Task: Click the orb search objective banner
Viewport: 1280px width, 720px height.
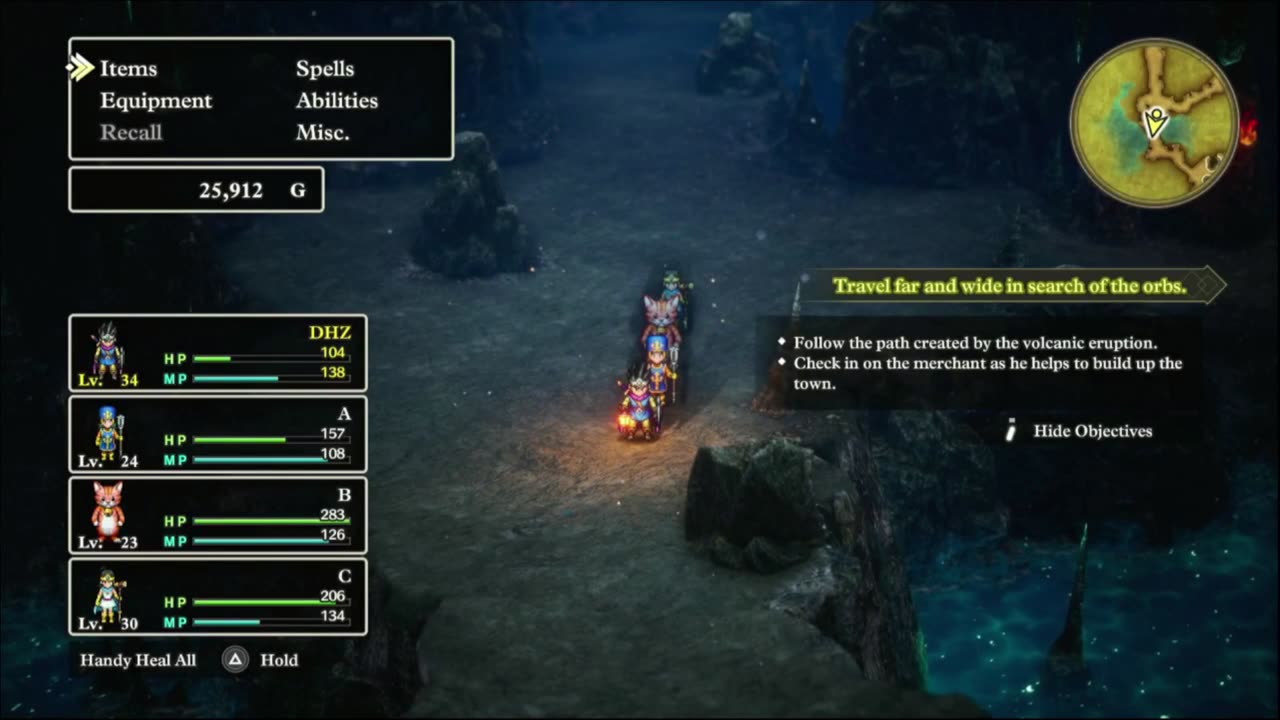Action: click(1010, 286)
